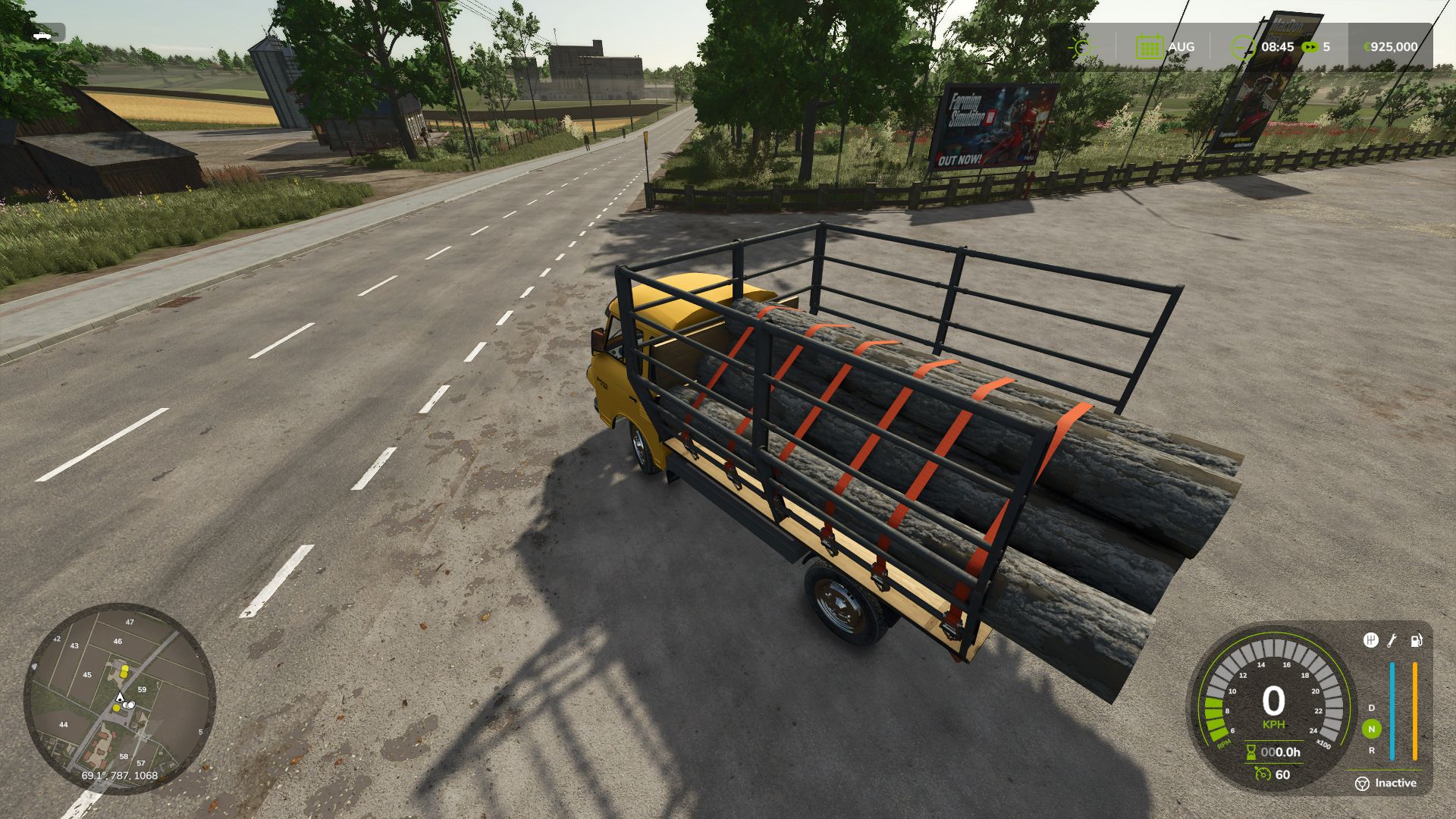1456x819 pixels.
Task: Click the hourglass operating hours icon
Action: tap(1250, 753)
